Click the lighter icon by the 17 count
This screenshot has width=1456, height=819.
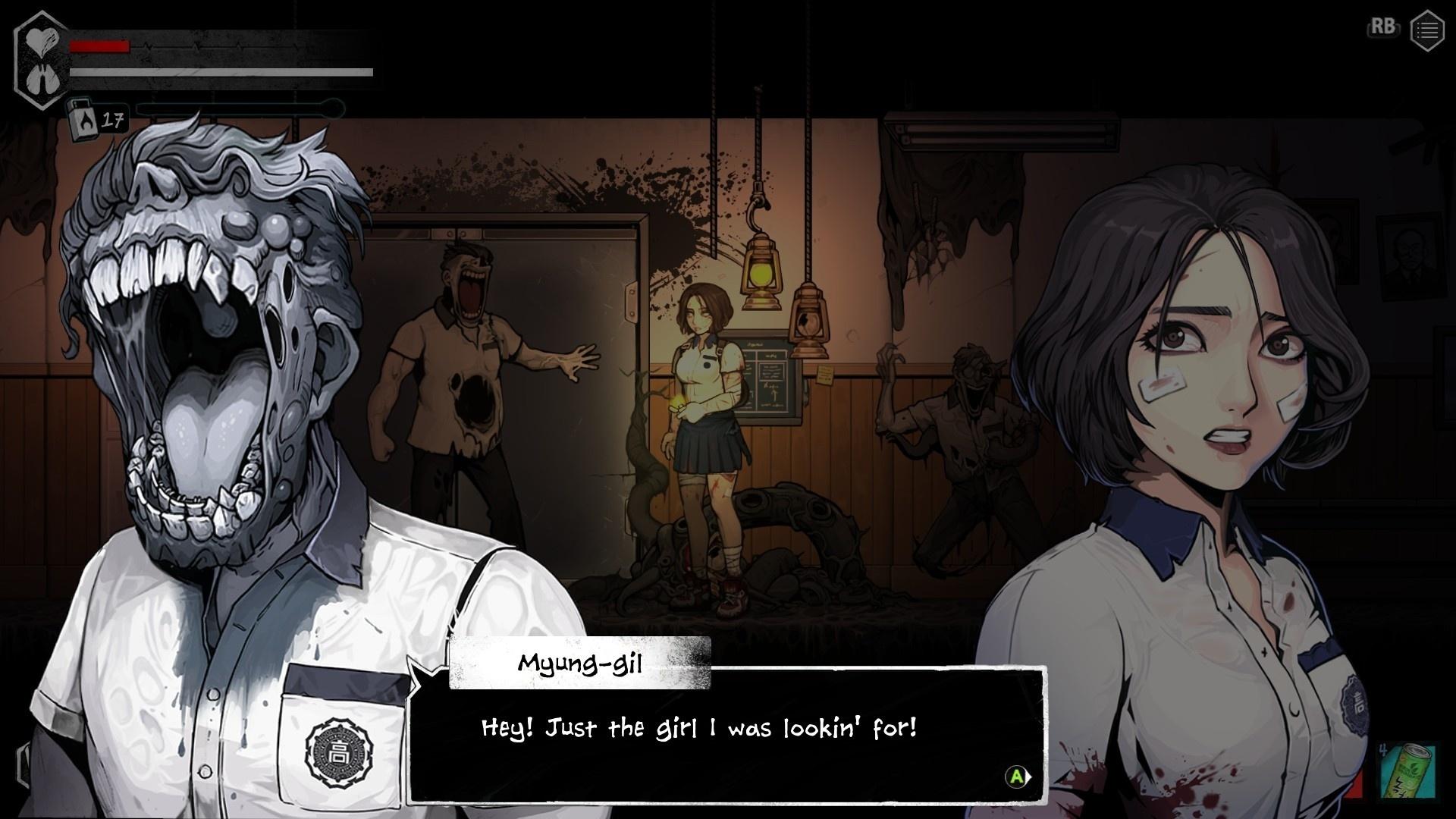click(83, 120)
